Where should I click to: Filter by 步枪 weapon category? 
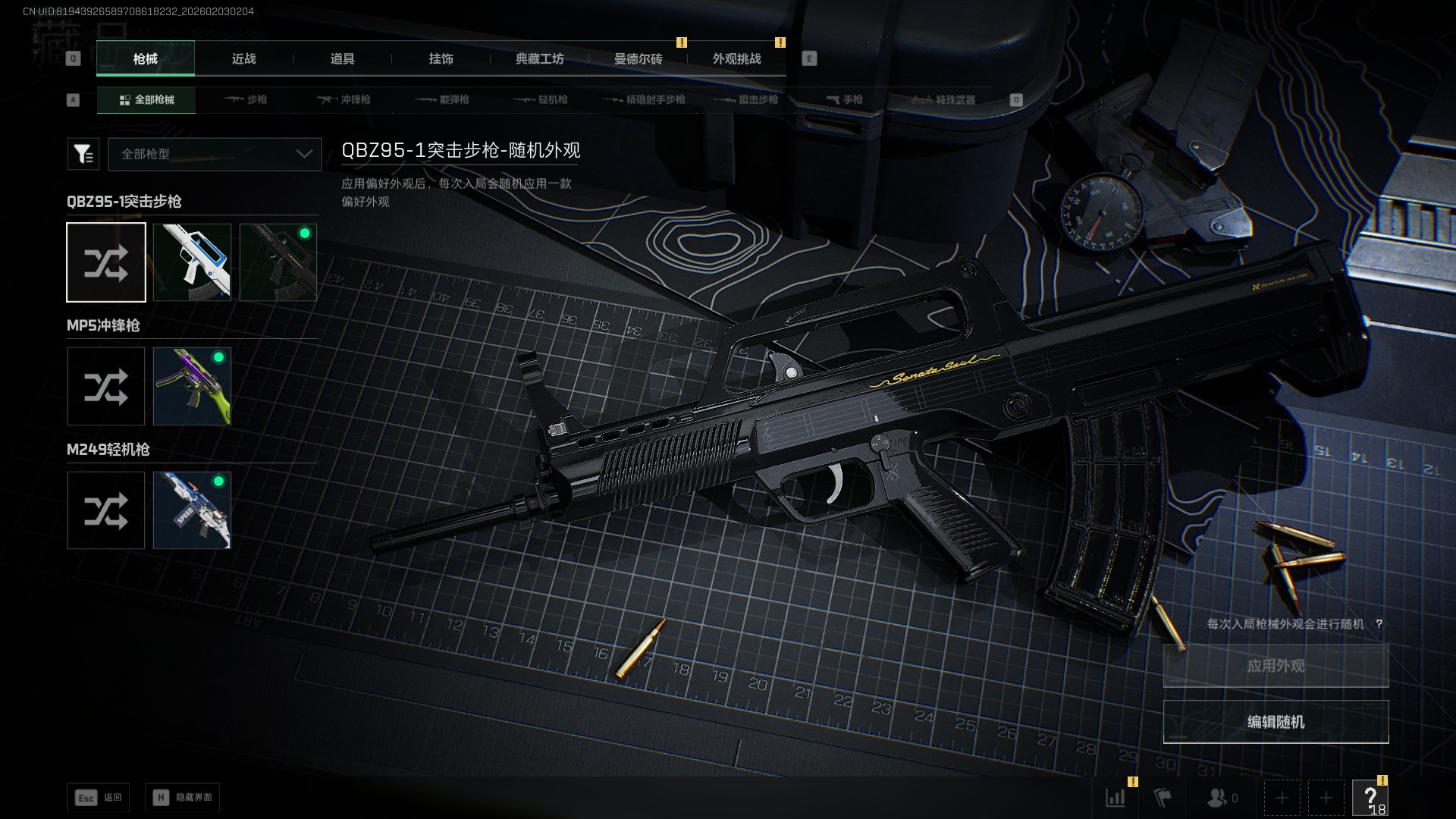point(246,100)
